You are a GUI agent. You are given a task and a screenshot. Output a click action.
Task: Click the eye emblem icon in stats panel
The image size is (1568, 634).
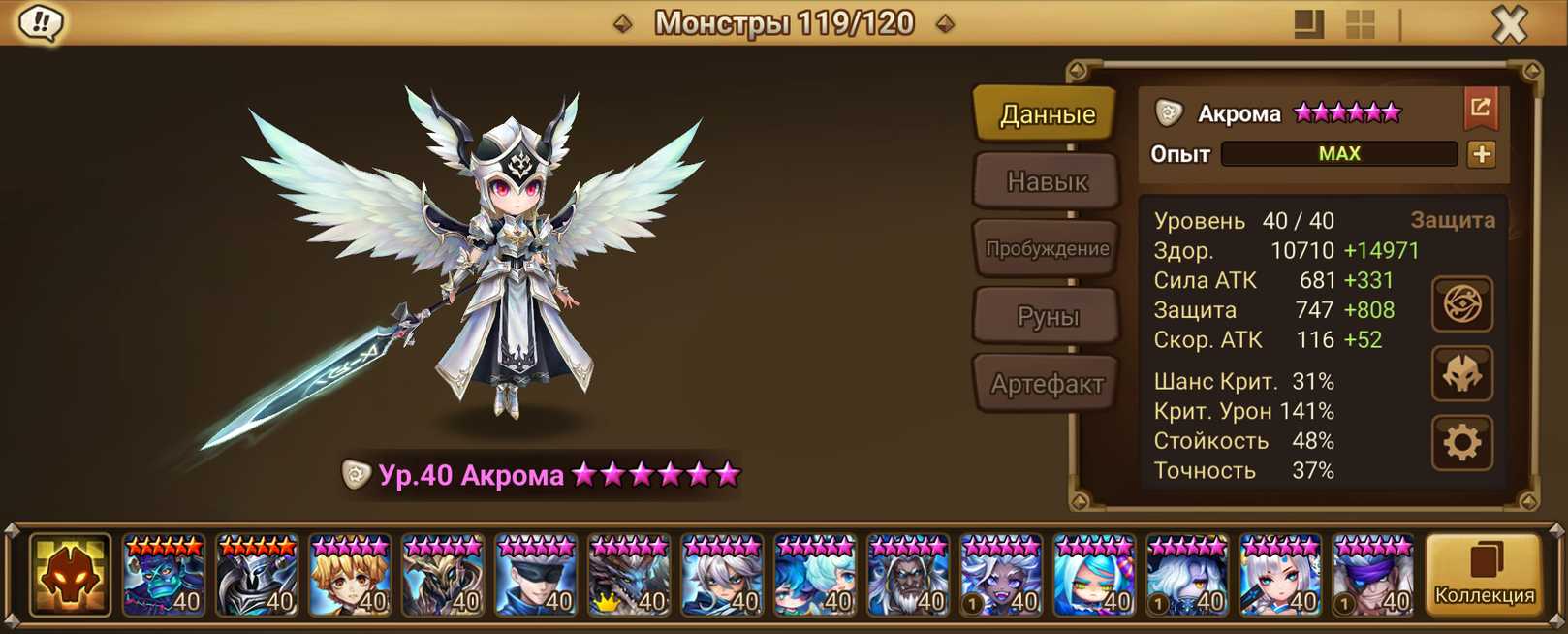pyautogui.click(x=1461, y=305)
